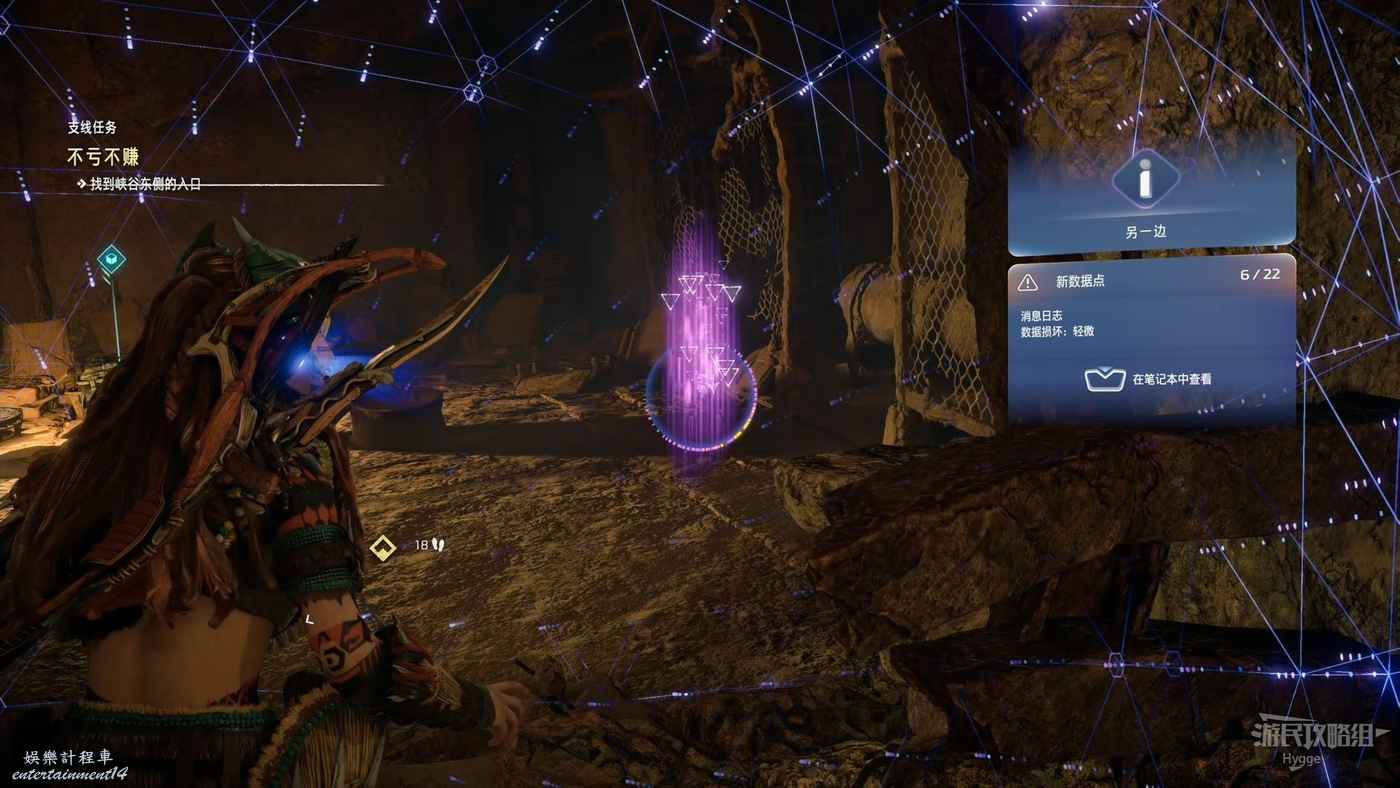
Task: Select the teal cube marker icon
Action: 111,260
